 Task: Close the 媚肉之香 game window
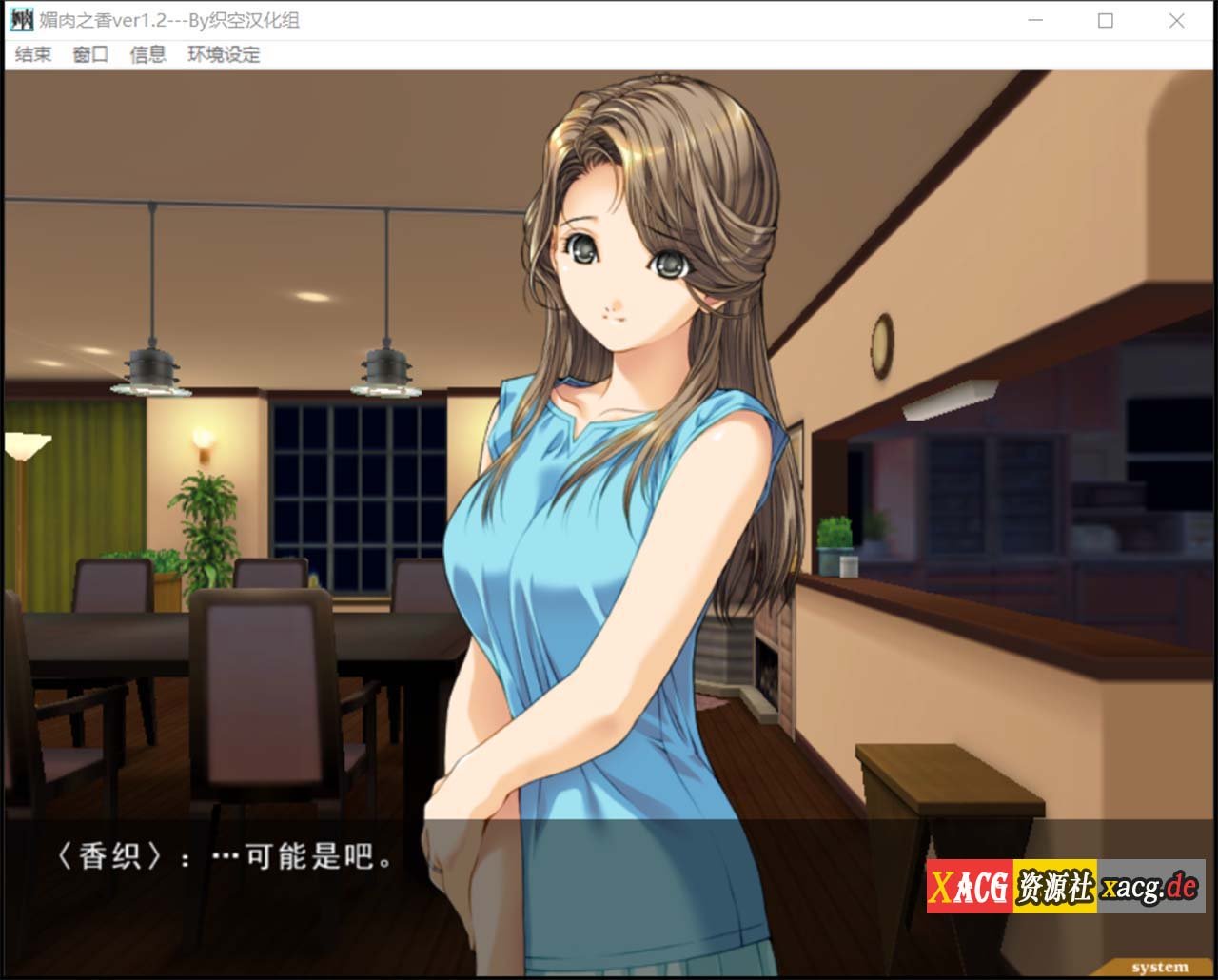click(x=1177, y=19)
